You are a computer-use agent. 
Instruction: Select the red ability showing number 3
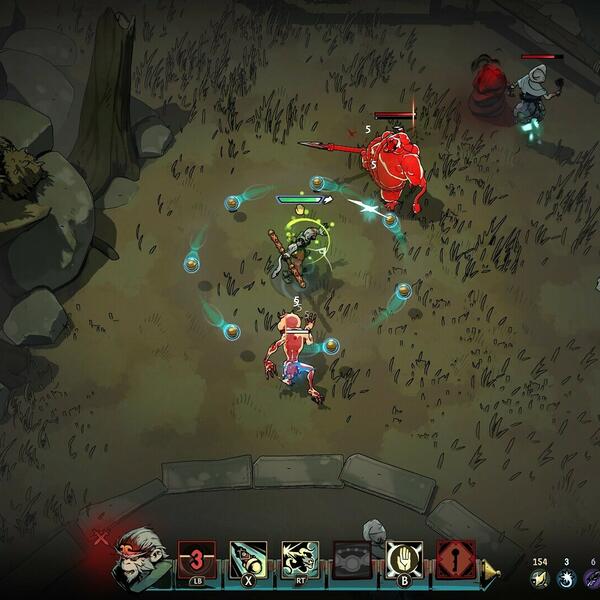(x=196, y=559)
